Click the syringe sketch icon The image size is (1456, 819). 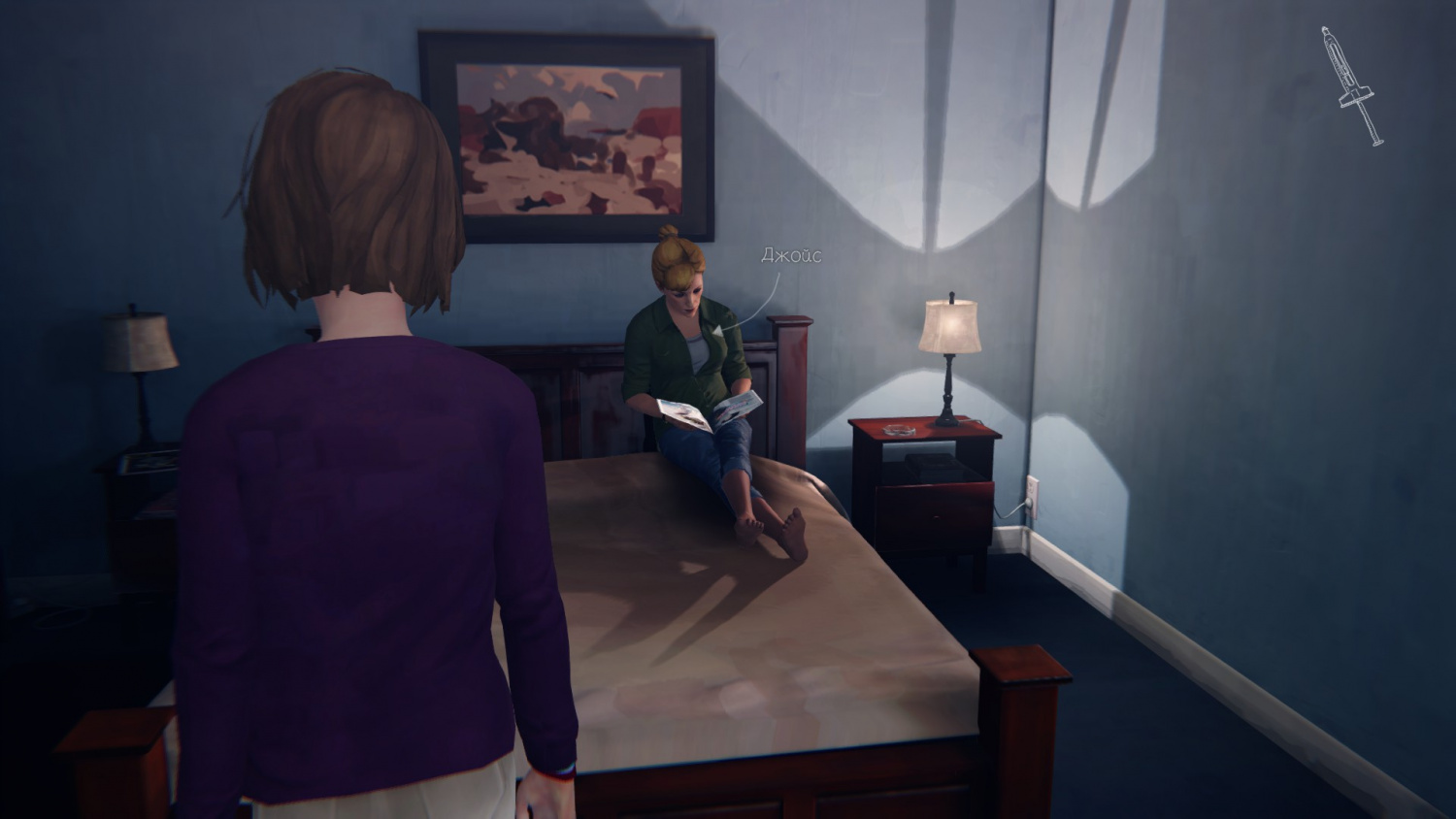tap(1350, 86)
